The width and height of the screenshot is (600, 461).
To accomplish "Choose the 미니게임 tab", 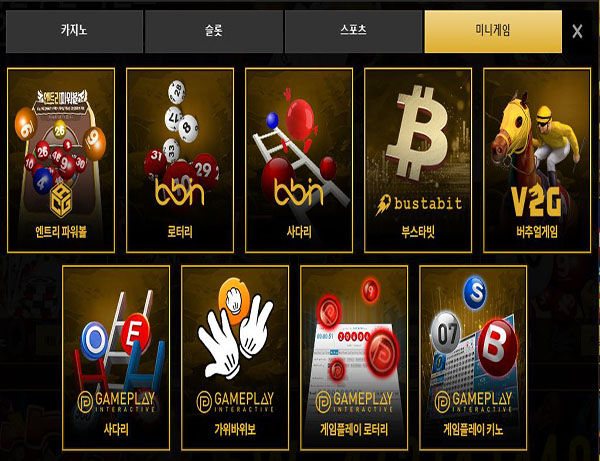I will [492, 32].
